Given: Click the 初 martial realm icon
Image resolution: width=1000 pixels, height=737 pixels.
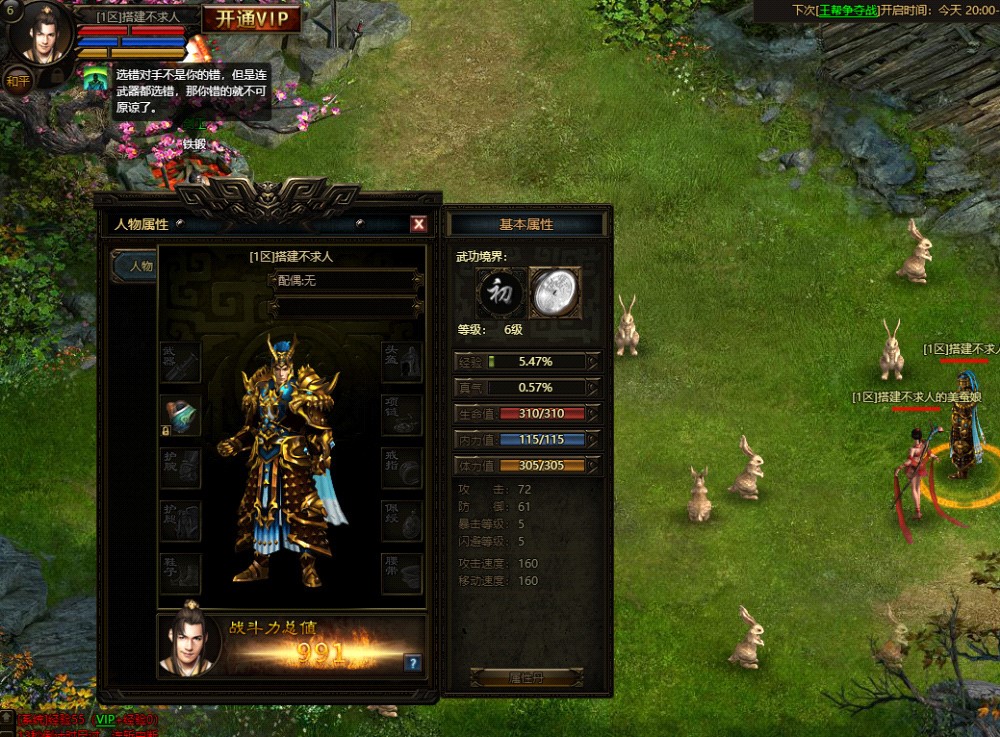Looking at the screenshot, I should 500,292.
